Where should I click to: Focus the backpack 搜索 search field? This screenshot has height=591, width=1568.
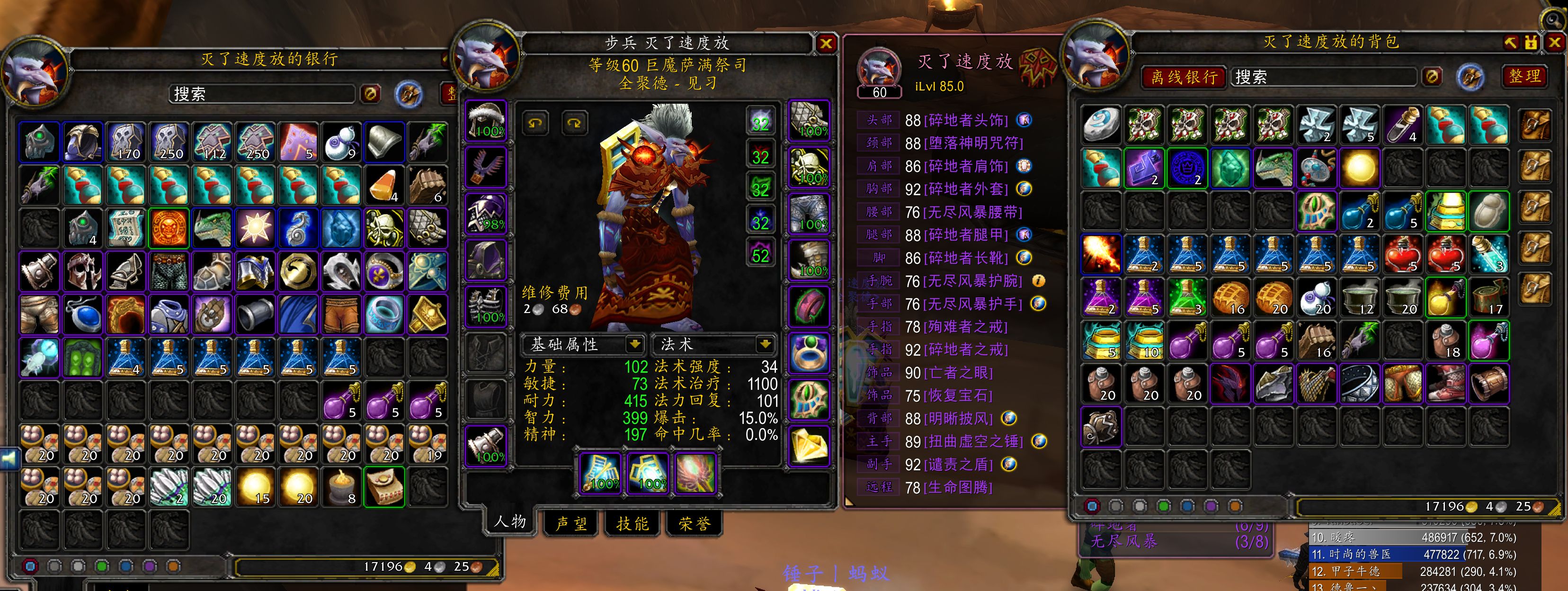[x=1324, y=77]
